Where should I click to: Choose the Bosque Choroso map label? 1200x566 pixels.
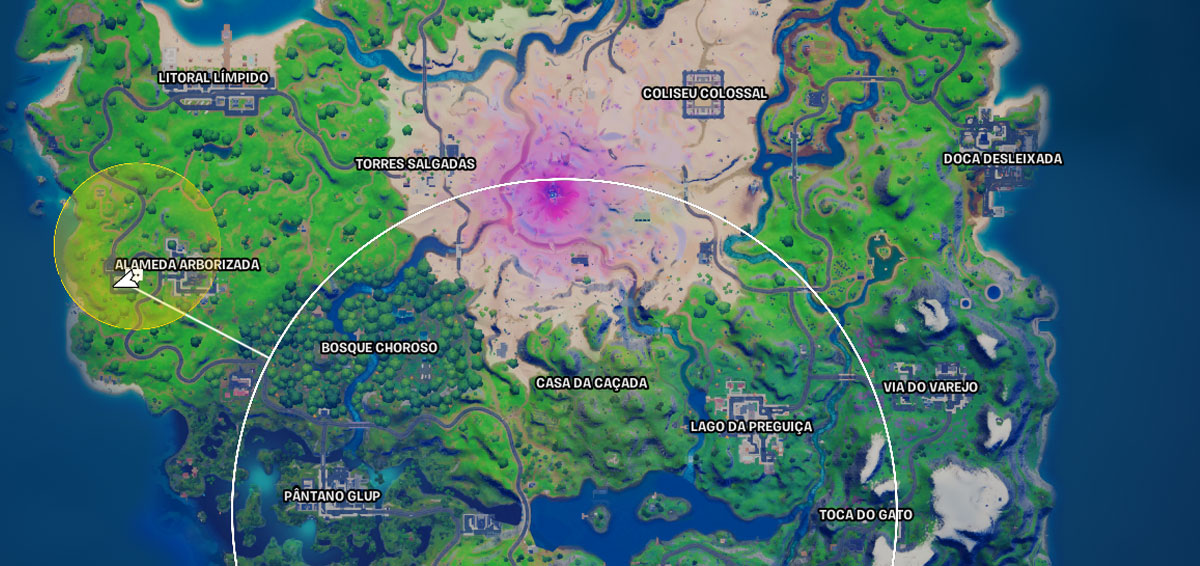[x=379, y=348]
